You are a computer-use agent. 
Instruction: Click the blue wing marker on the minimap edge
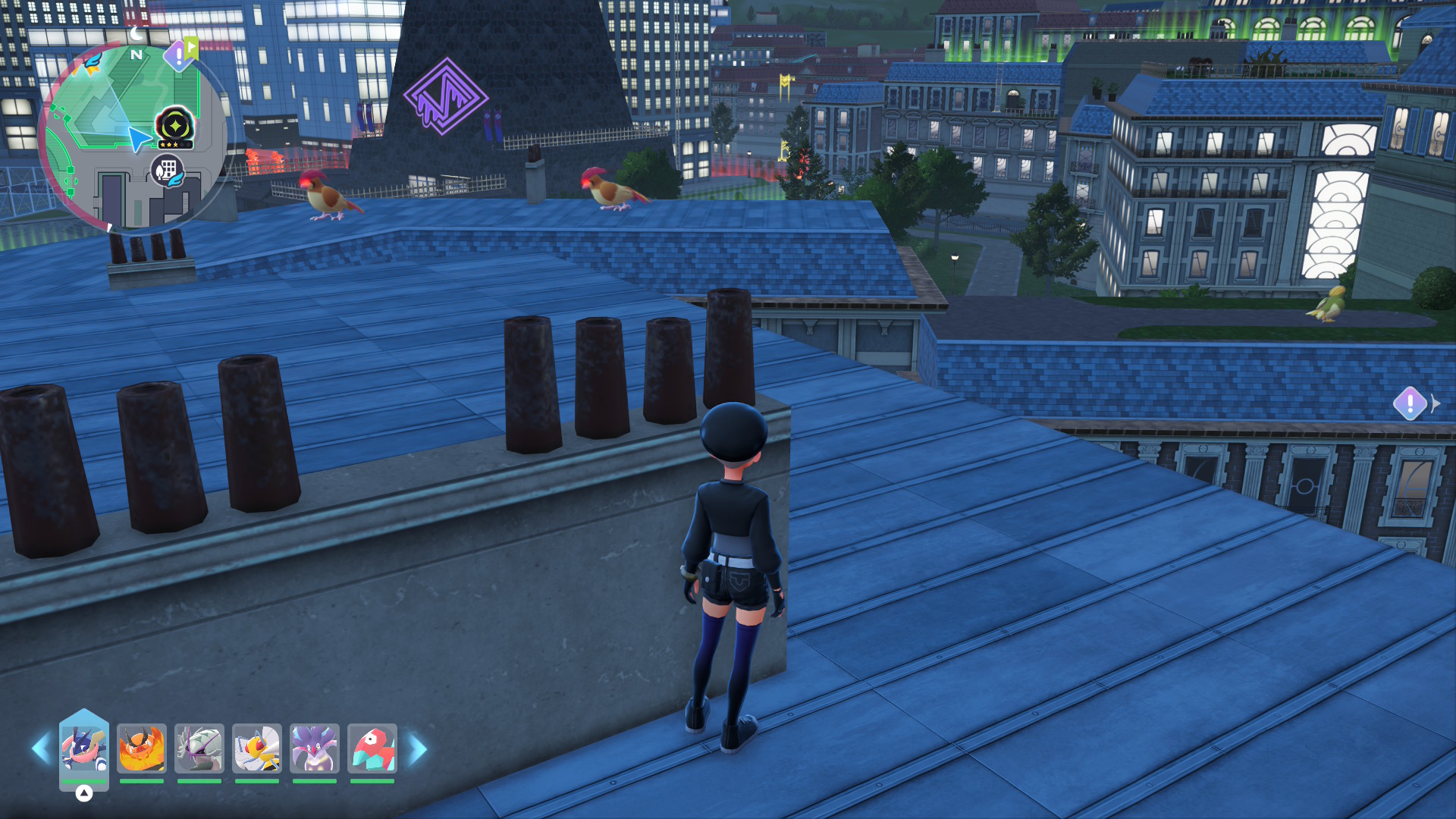tap(92, 62)
